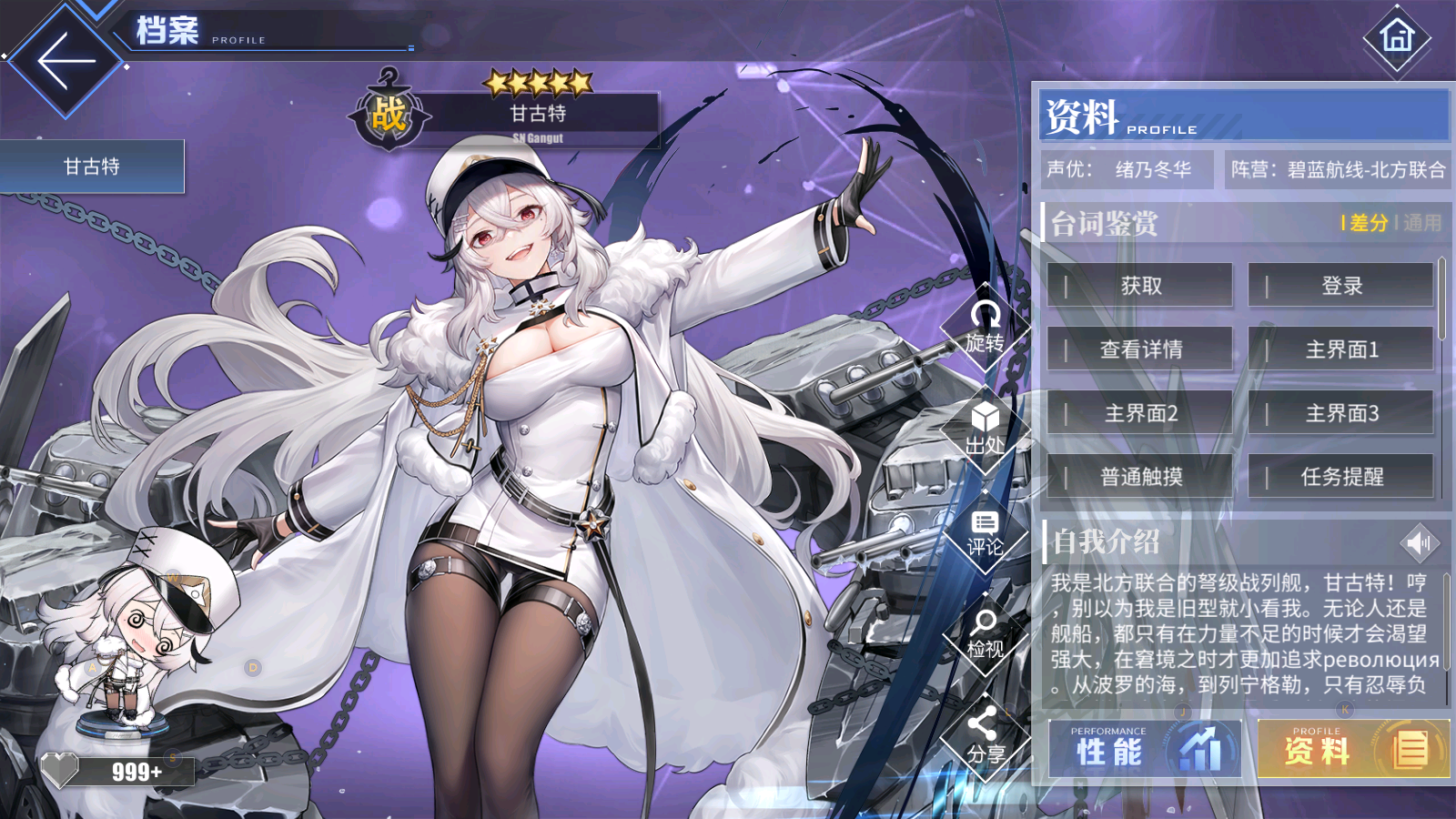Switch to the 性能 performance tab

point(1145,750)
